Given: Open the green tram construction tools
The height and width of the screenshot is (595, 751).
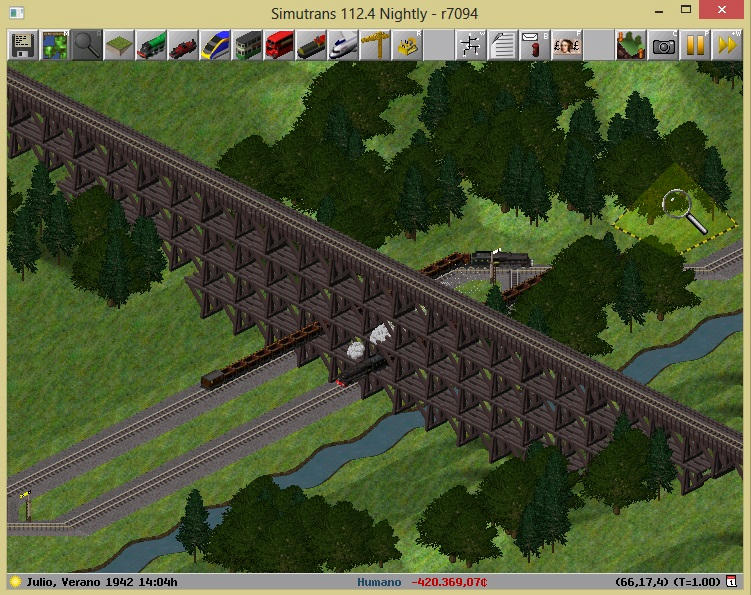Looking at the screenshot, I should coord(246,45).
